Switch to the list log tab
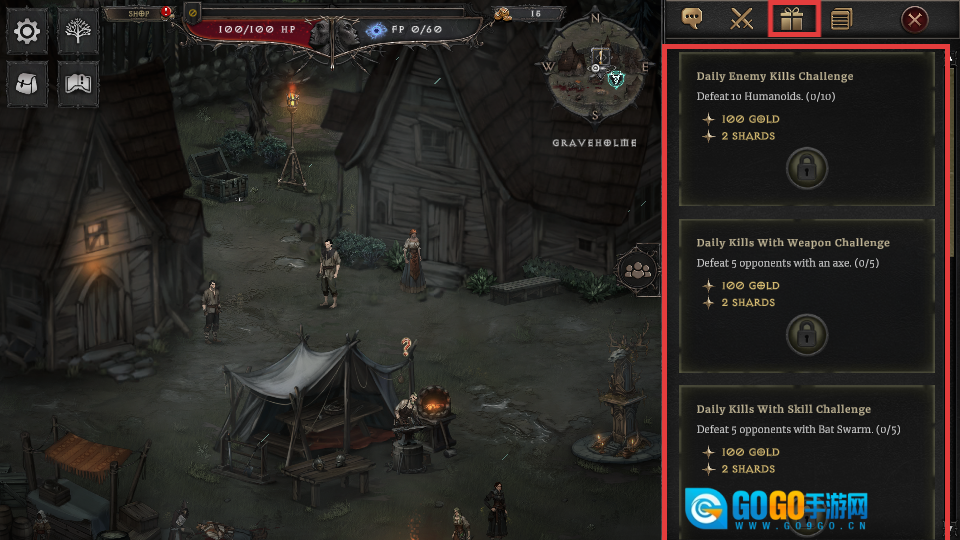This screenshot has height=540, width=960. 841,19
